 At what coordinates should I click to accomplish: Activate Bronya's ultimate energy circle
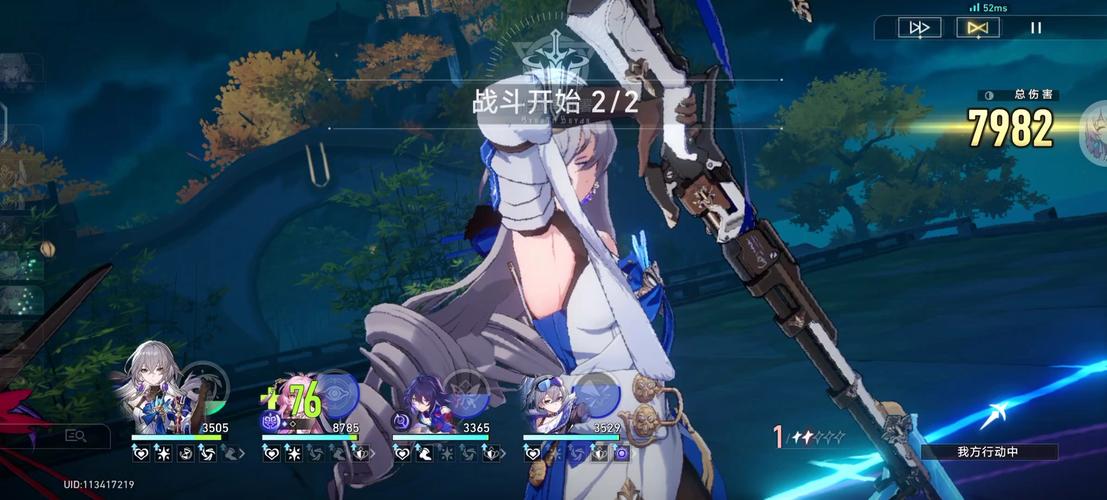205,386
